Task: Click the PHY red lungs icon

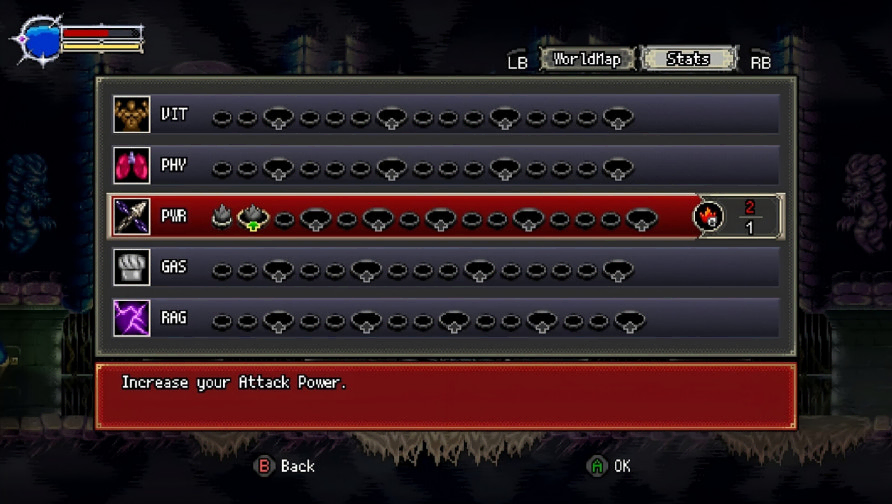Action: [132, 166]
